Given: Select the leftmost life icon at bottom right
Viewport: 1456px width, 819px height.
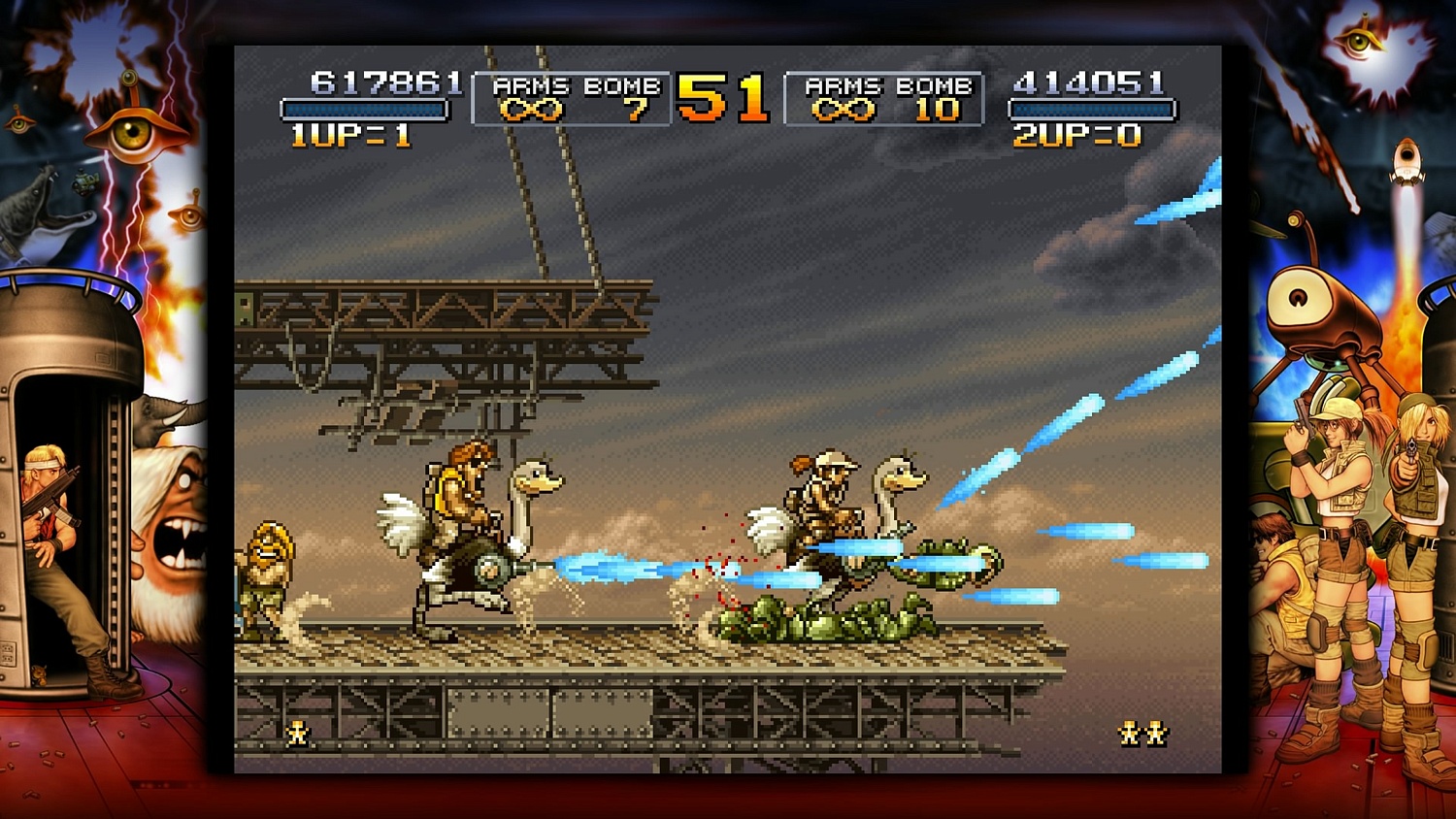Looking at the screenshot, I should point(1129,735).
